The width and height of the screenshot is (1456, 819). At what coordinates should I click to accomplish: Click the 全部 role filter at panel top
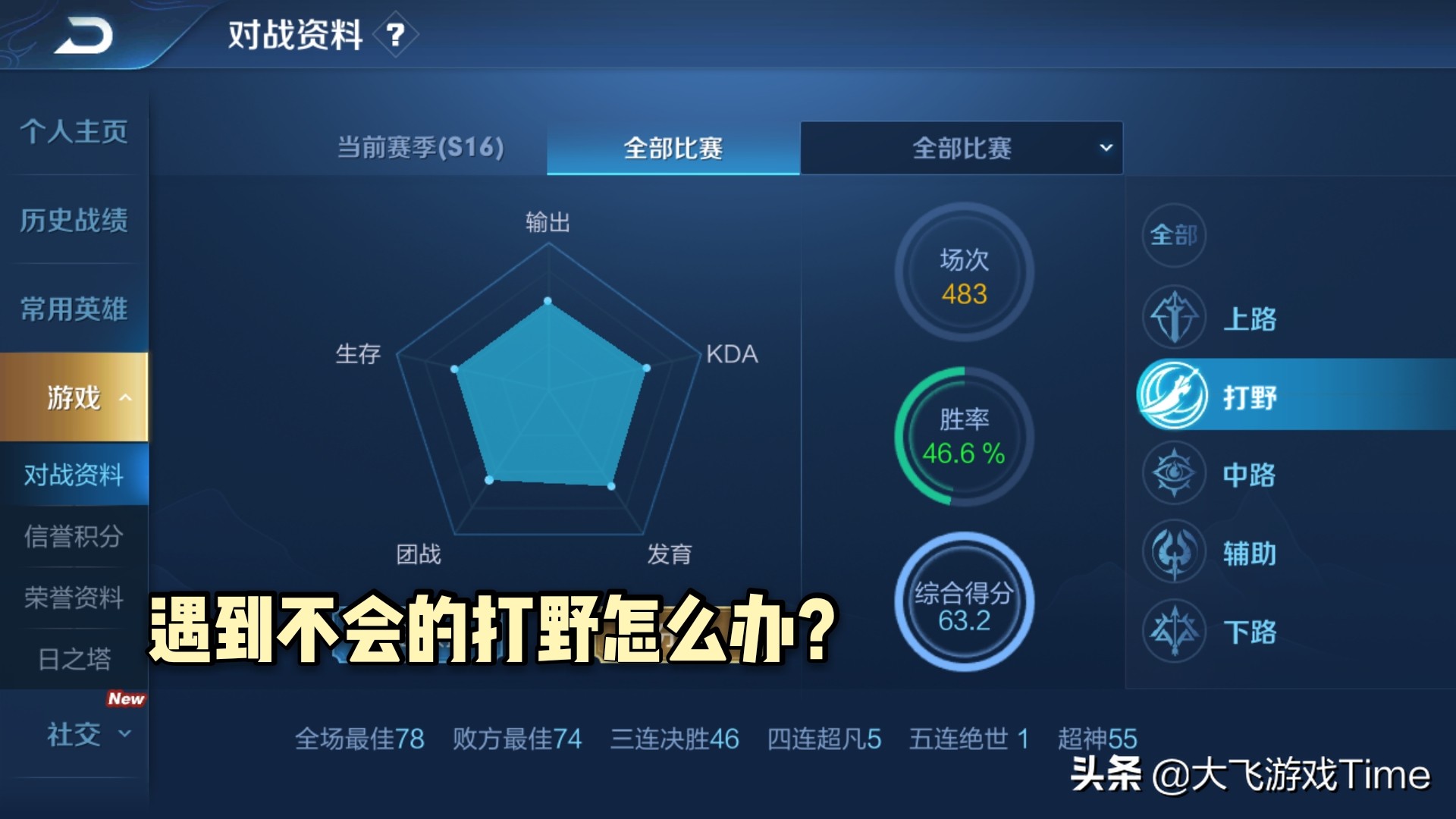(1175, 236)
